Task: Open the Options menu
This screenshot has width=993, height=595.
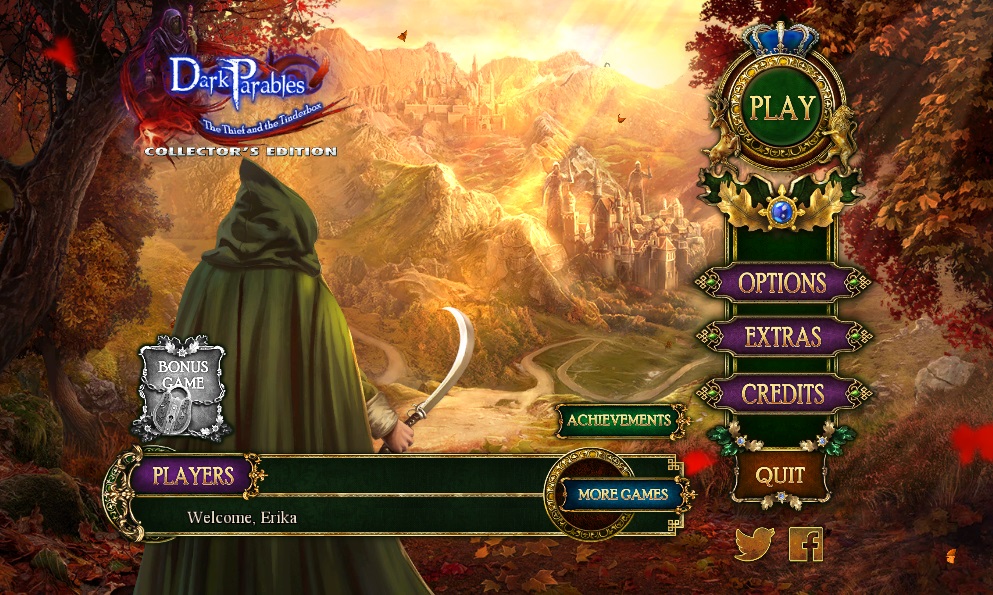Action: [782, 283]
